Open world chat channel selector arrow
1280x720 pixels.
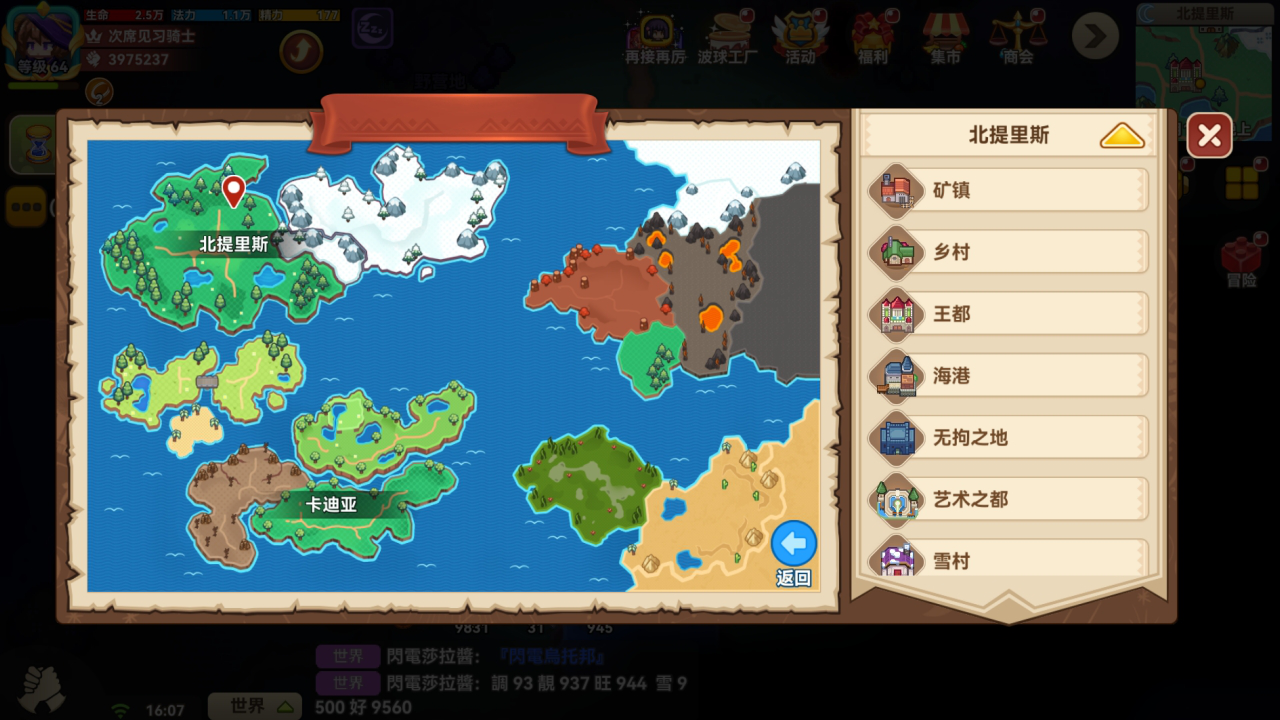(x=284, y=705)
